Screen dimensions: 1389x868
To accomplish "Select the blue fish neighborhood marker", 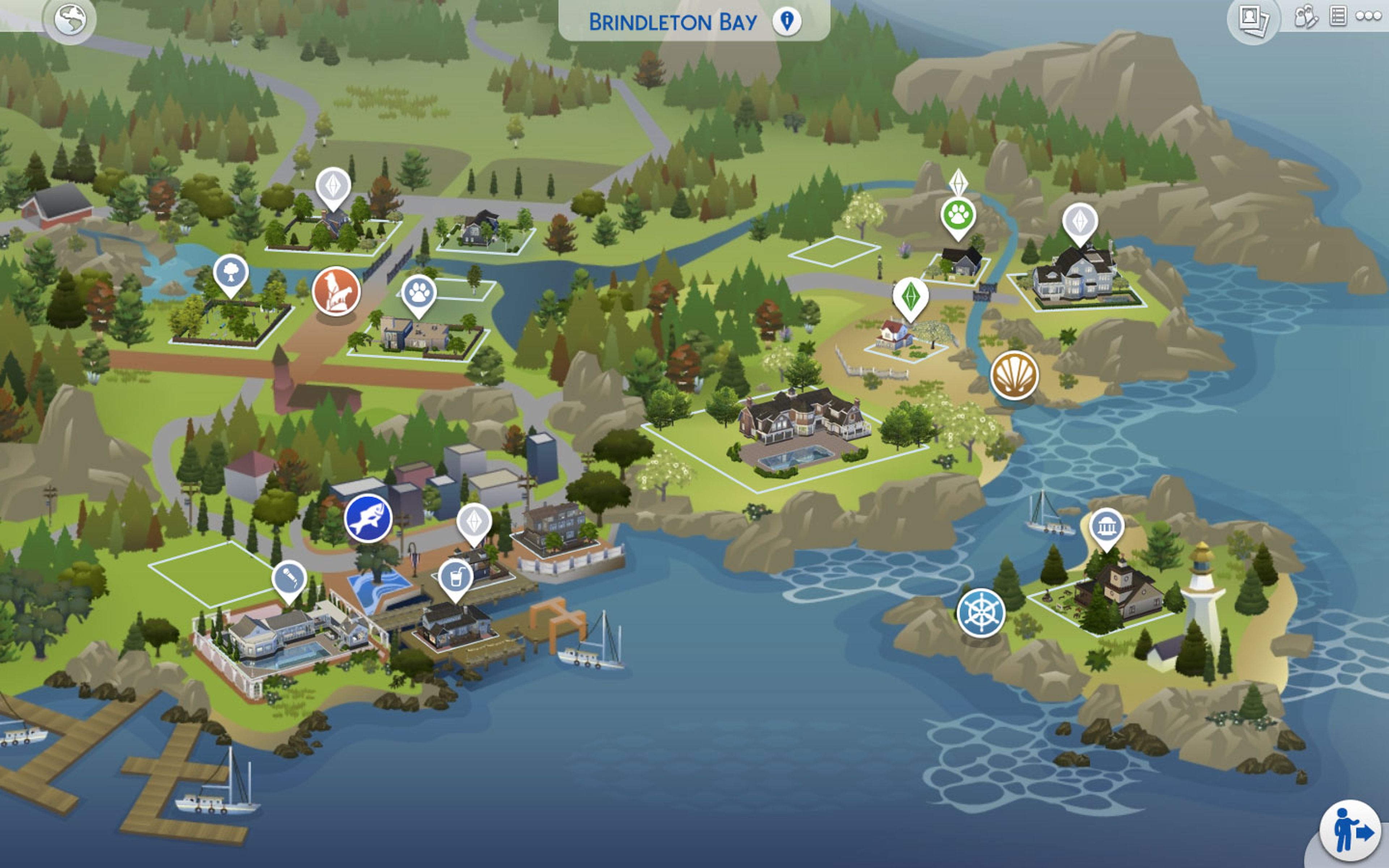I will tap(368, 518).
